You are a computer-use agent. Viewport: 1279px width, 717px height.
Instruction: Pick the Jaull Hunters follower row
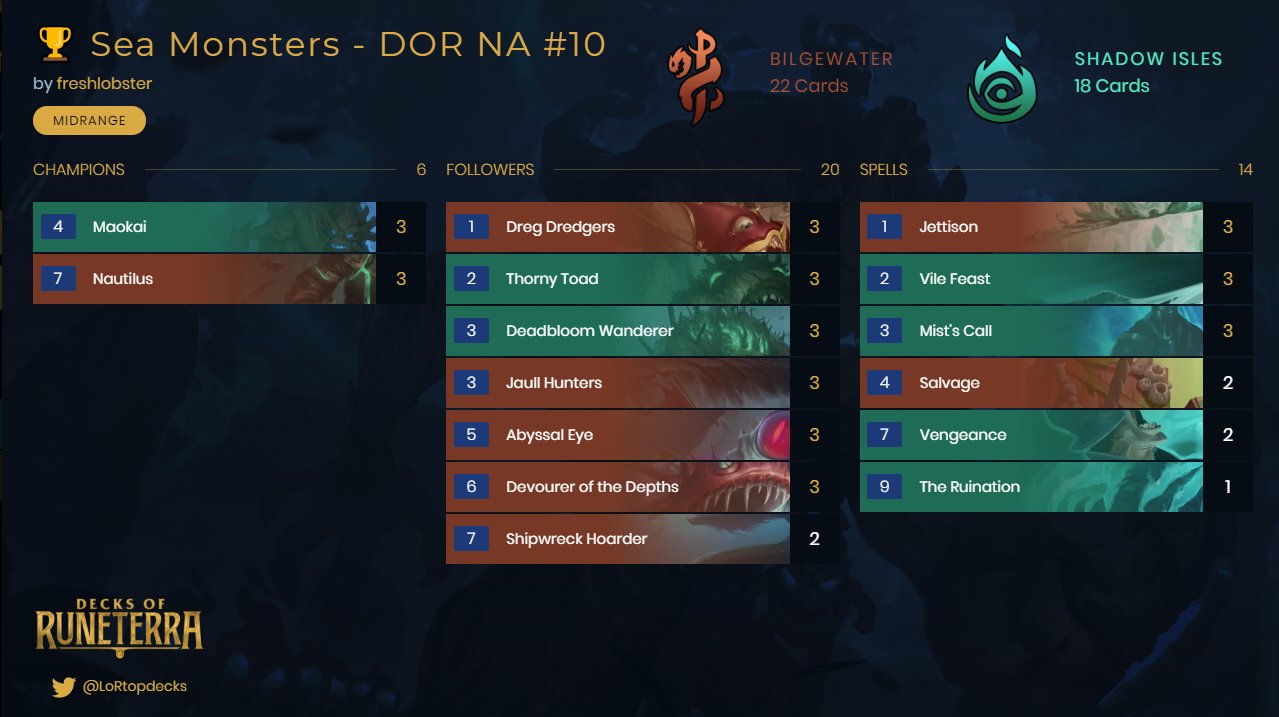tap(618, 383)
